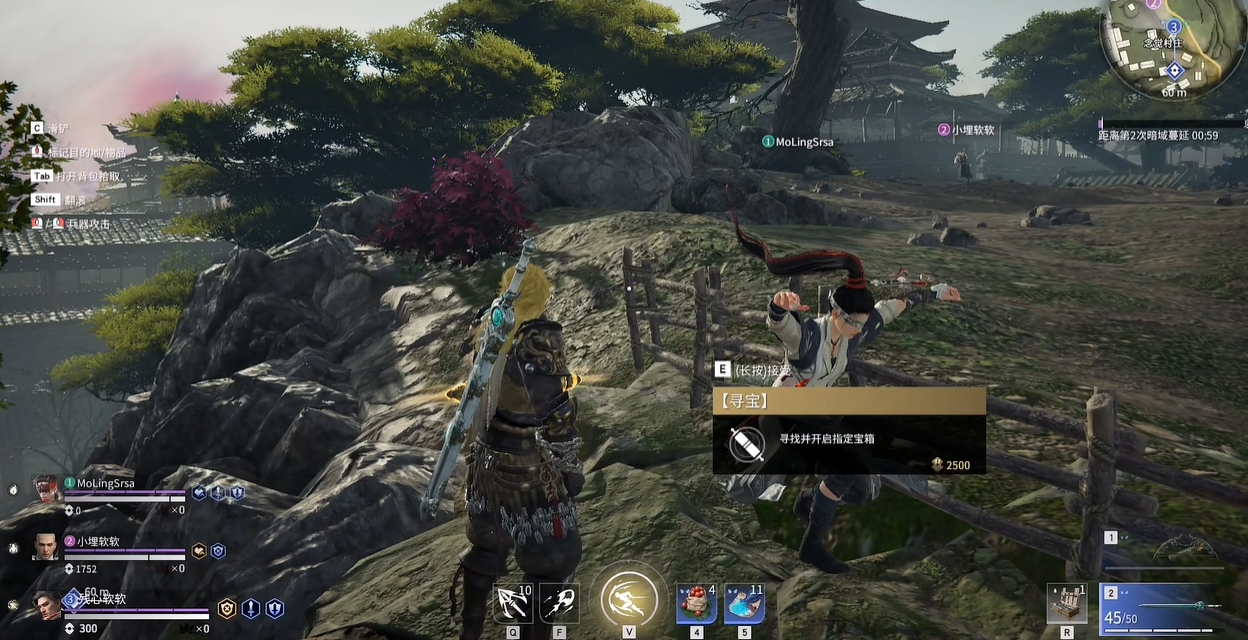Screen dimensions: 1248x640
Task: Use the grappling hook slot with 10 charges
Action: [x=513, y=603]
